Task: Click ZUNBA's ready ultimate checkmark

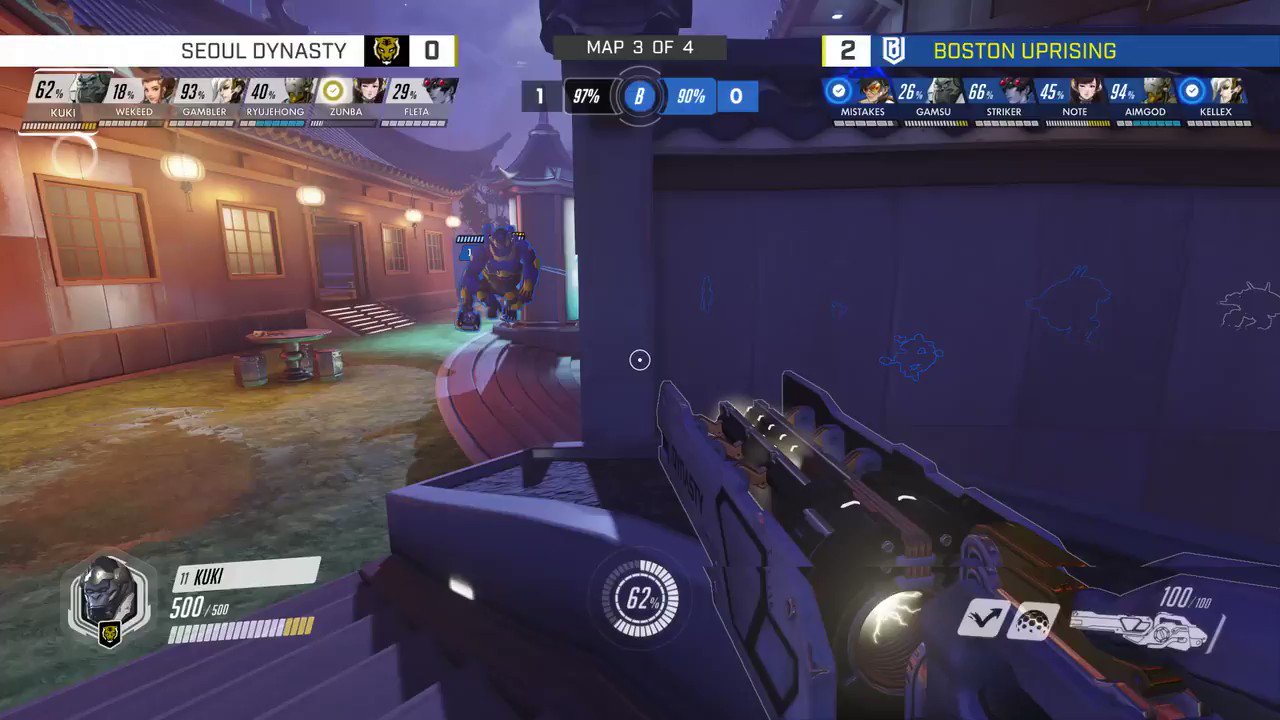Action: [330, 90]
